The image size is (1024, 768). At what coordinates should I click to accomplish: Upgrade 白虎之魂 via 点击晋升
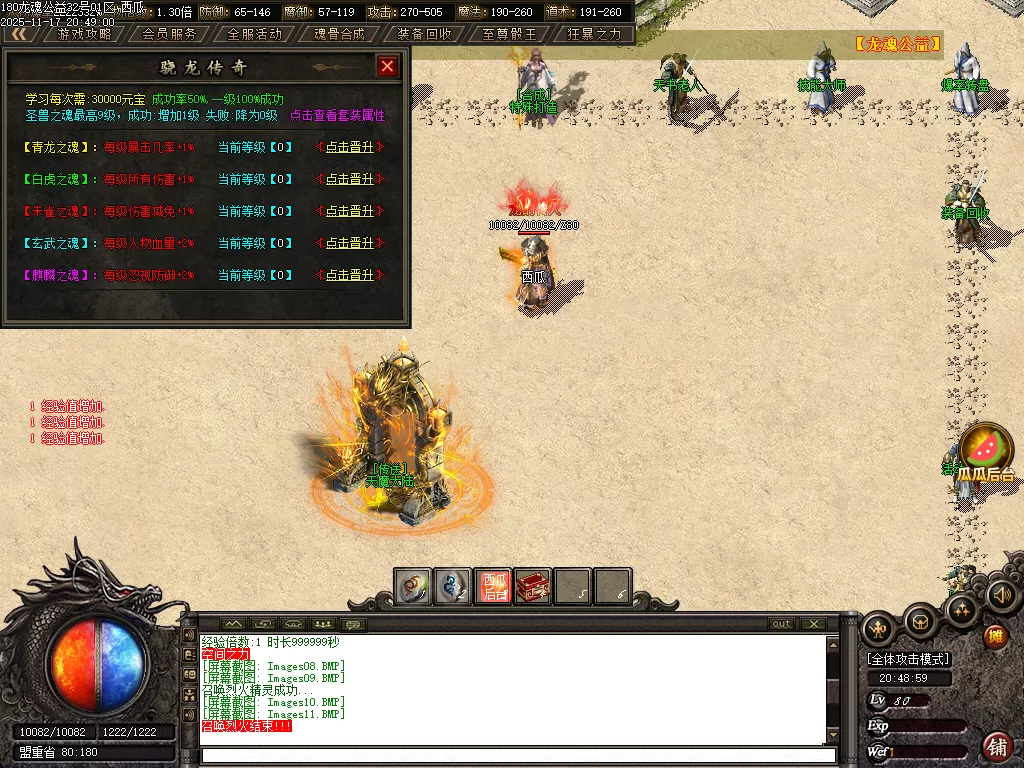(349, 179)
